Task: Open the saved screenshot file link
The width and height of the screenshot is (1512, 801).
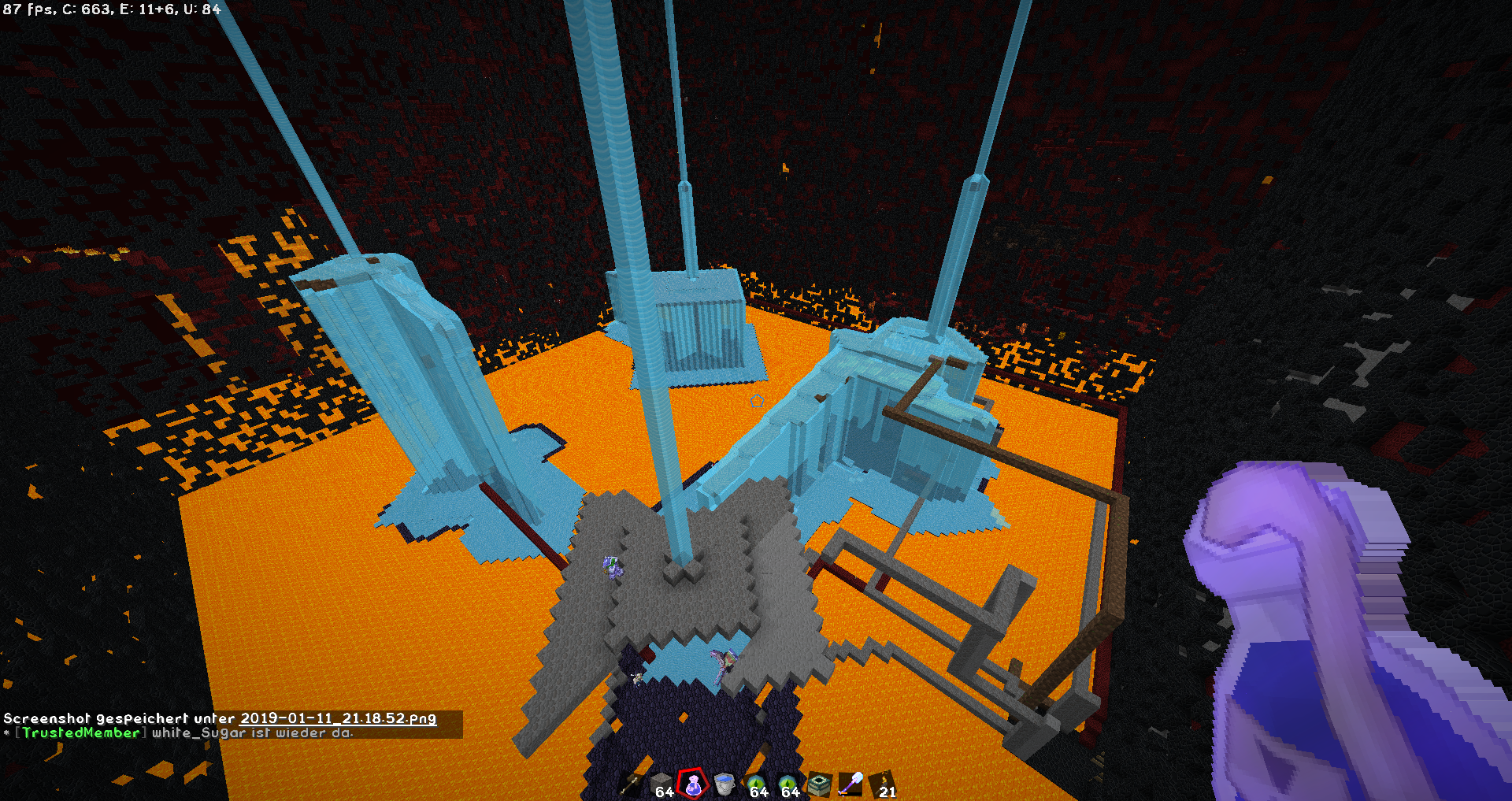Action: (x=338, y=718)
